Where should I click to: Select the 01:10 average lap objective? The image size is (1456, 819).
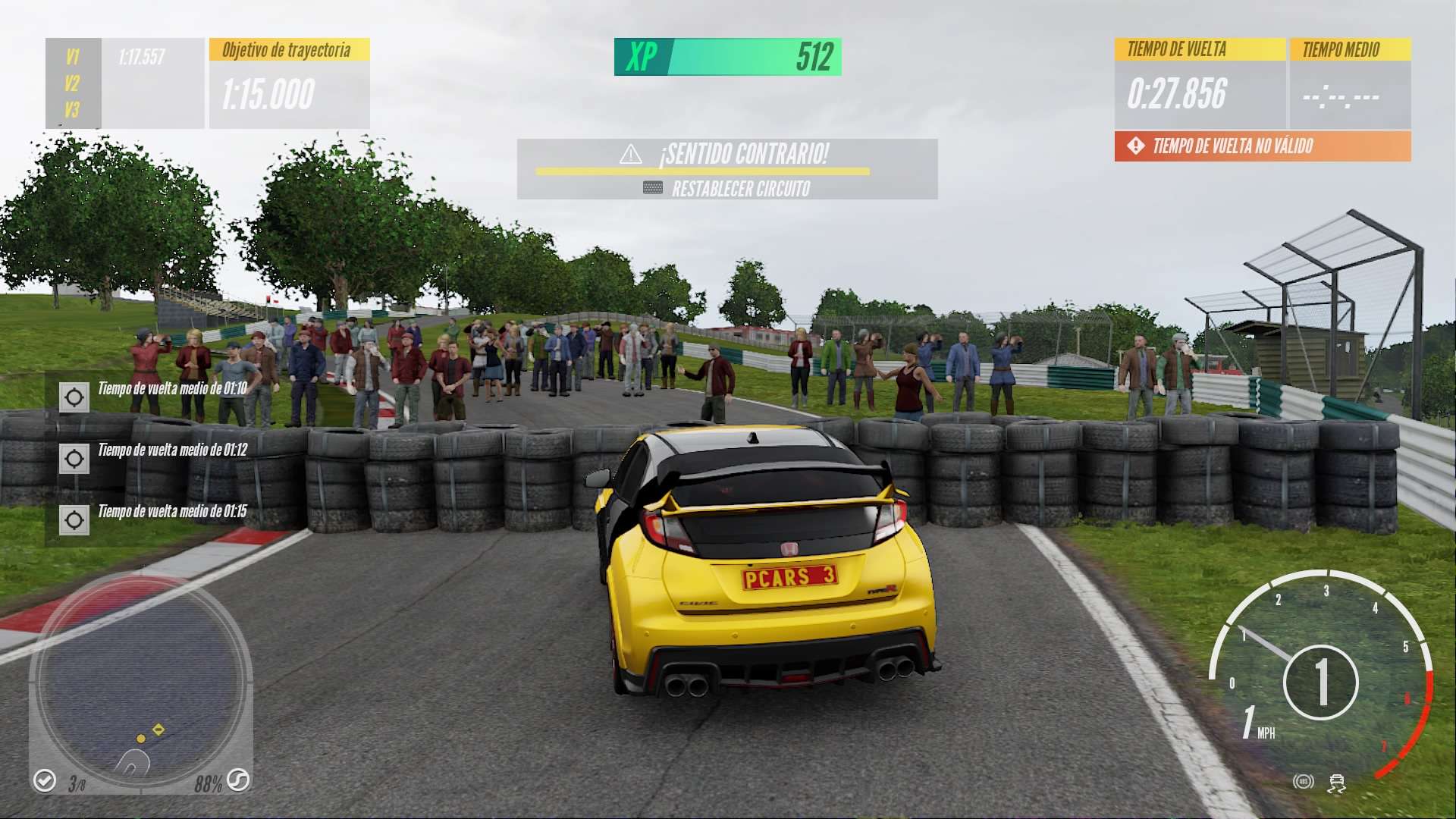(x=74, y=397)
